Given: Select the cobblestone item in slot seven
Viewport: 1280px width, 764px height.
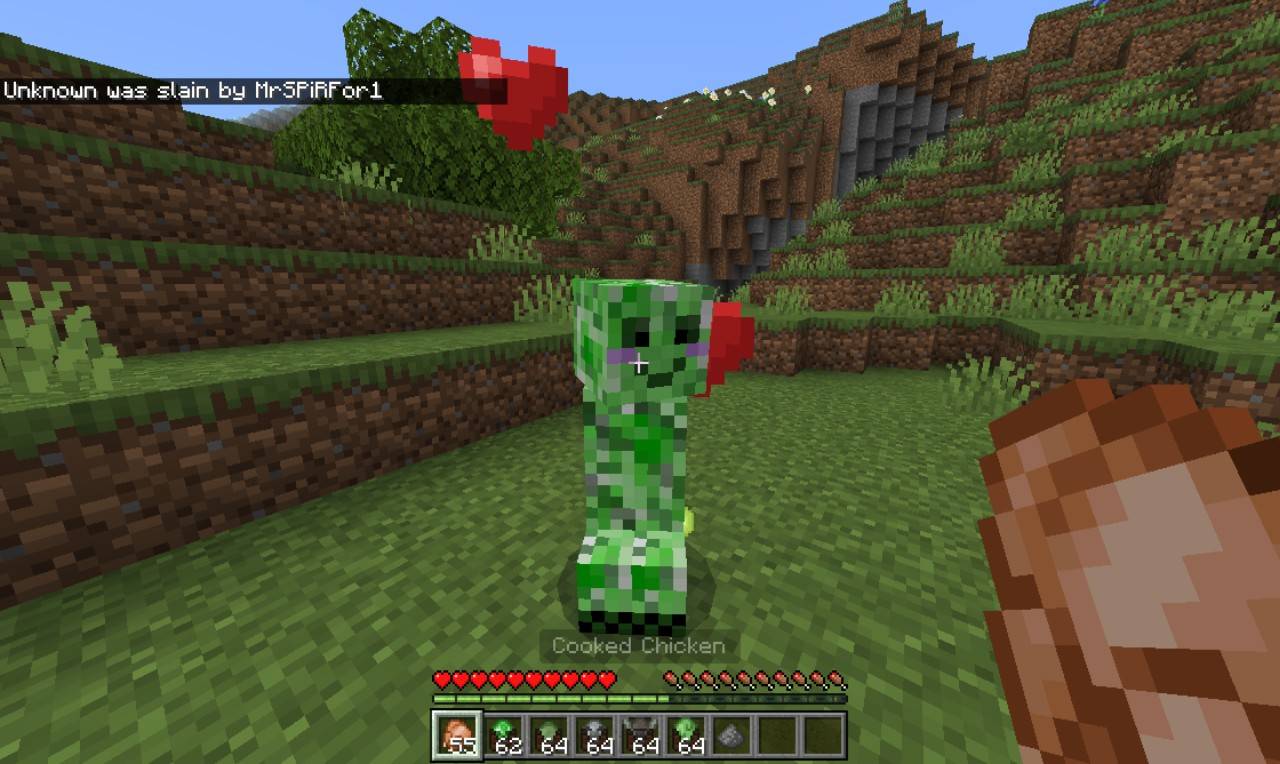Looking at the screenshot, I should [732, 738].
